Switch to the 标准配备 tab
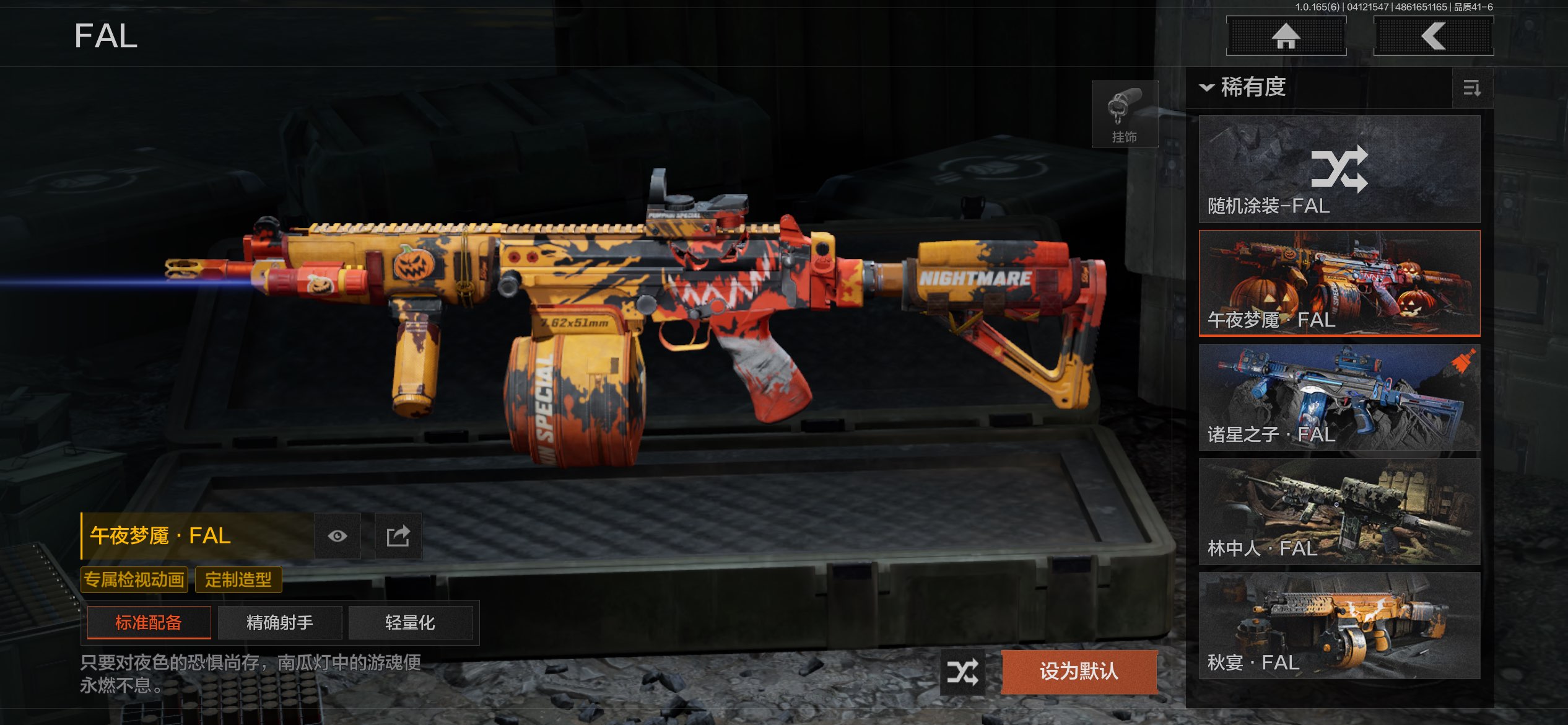Viewport: 1568px width, 725px height. click(149, 622)
